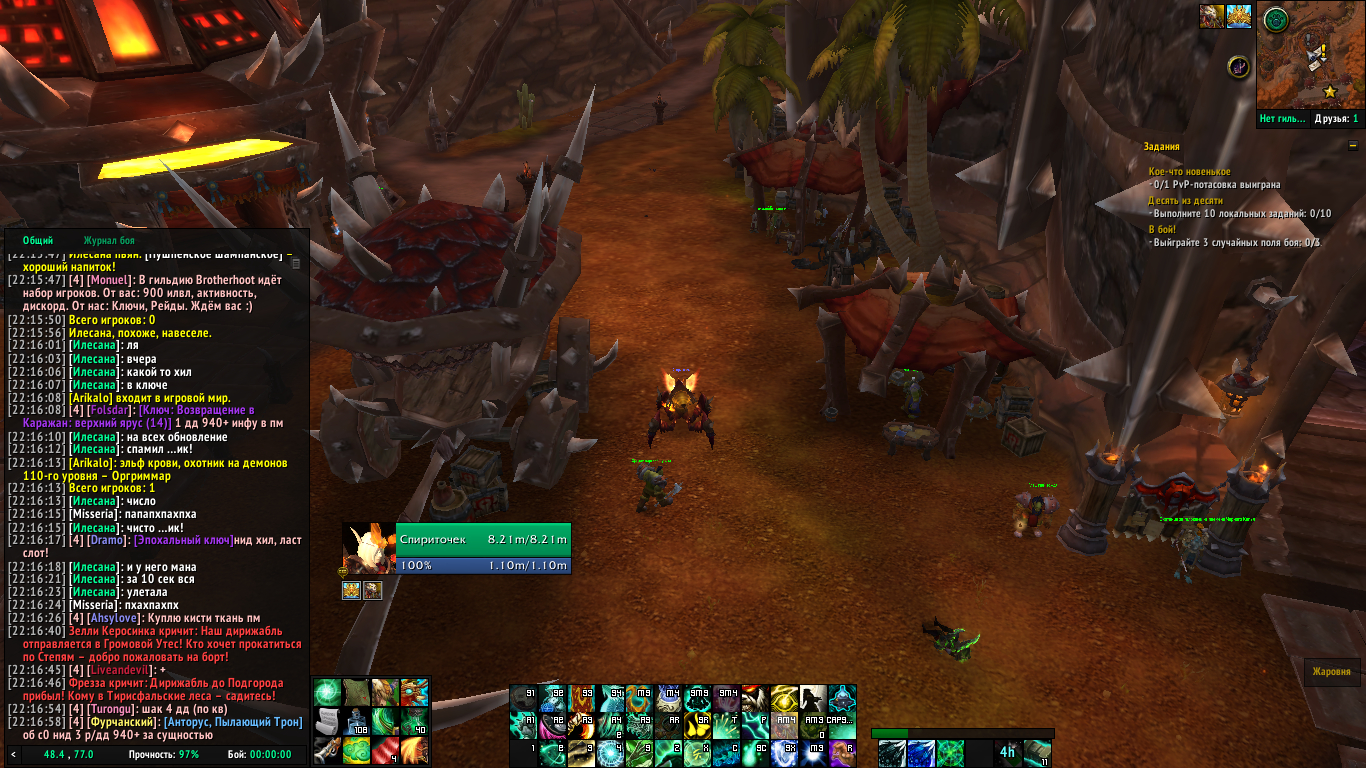Collapse the Задания quest tracker
The height and width of the screenshot is (768, 1366).
1353,146
